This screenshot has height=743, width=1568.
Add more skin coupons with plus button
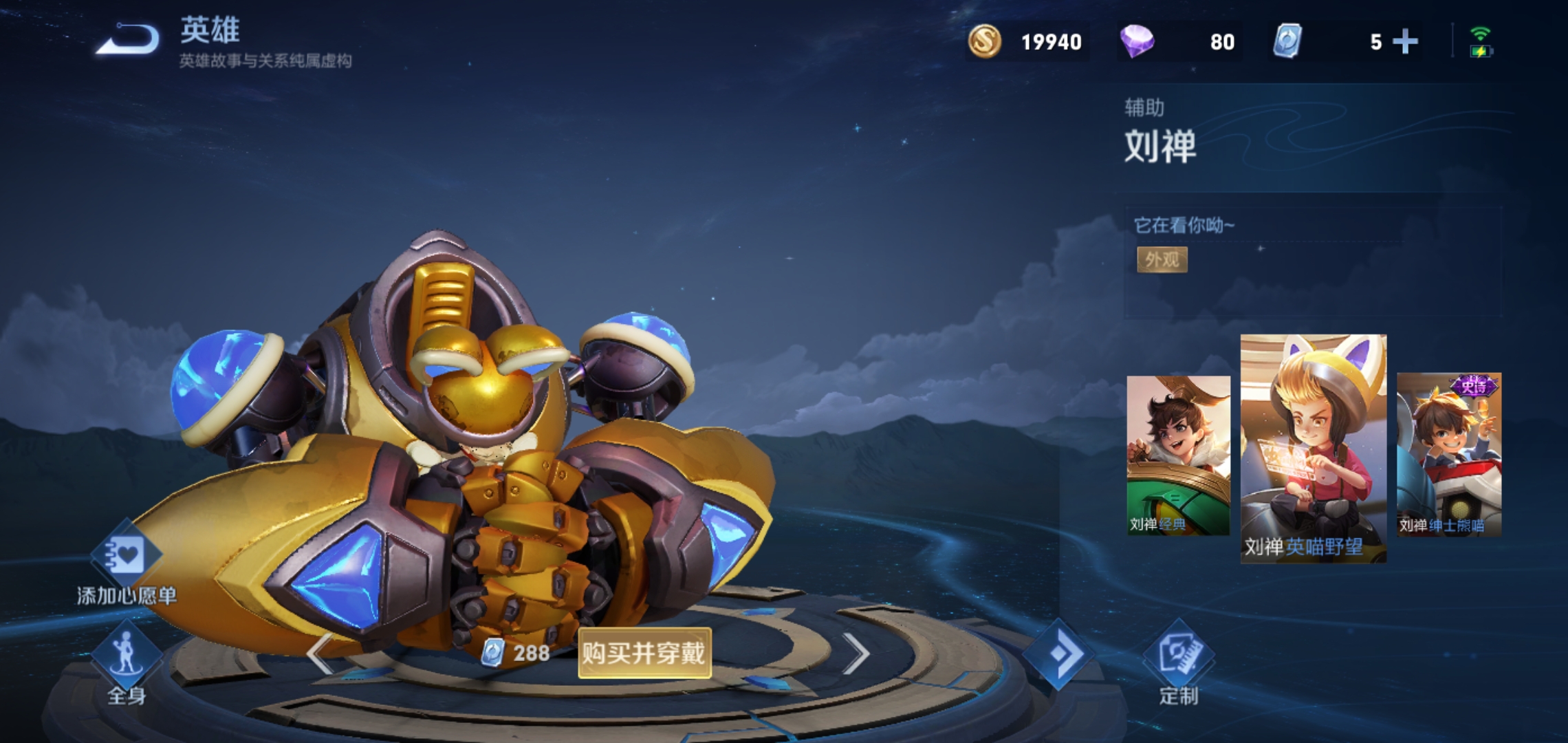(x=1404, y=42)
